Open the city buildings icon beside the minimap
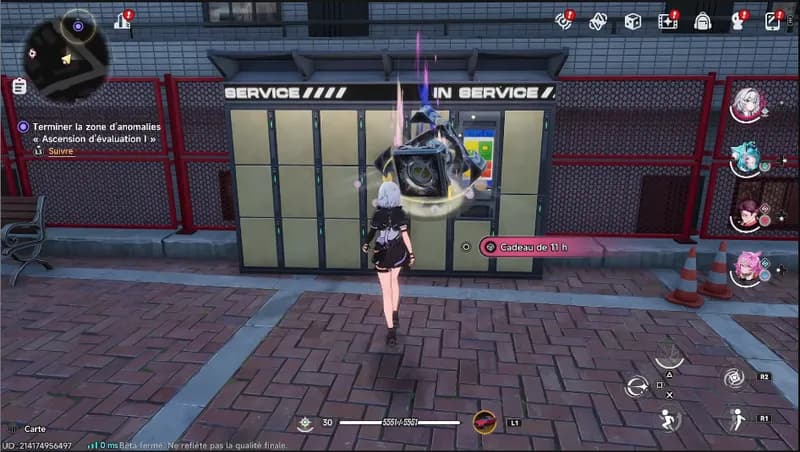Viewport: 800px width, 452px height. pyautogui.click(x=123, y=20)
